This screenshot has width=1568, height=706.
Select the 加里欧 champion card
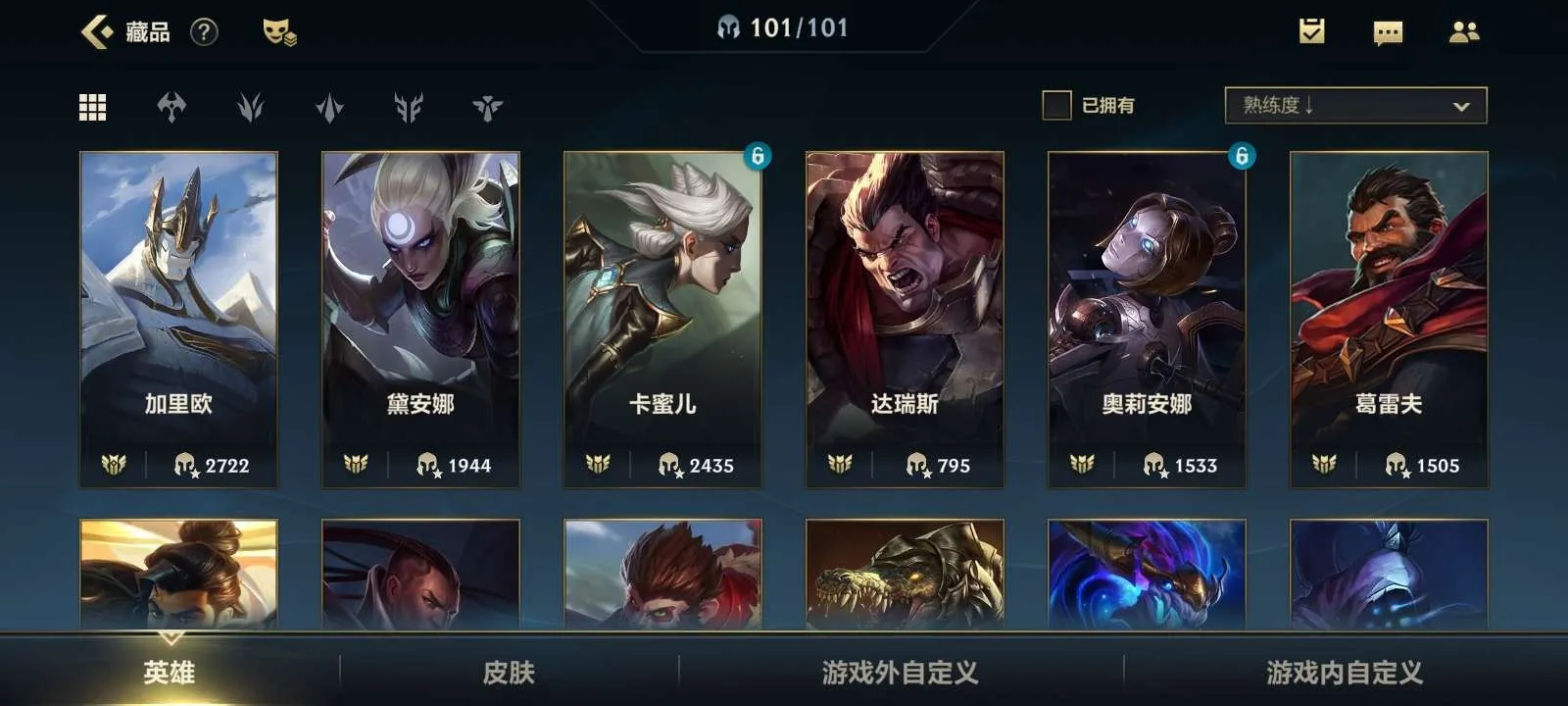[178, 319]
